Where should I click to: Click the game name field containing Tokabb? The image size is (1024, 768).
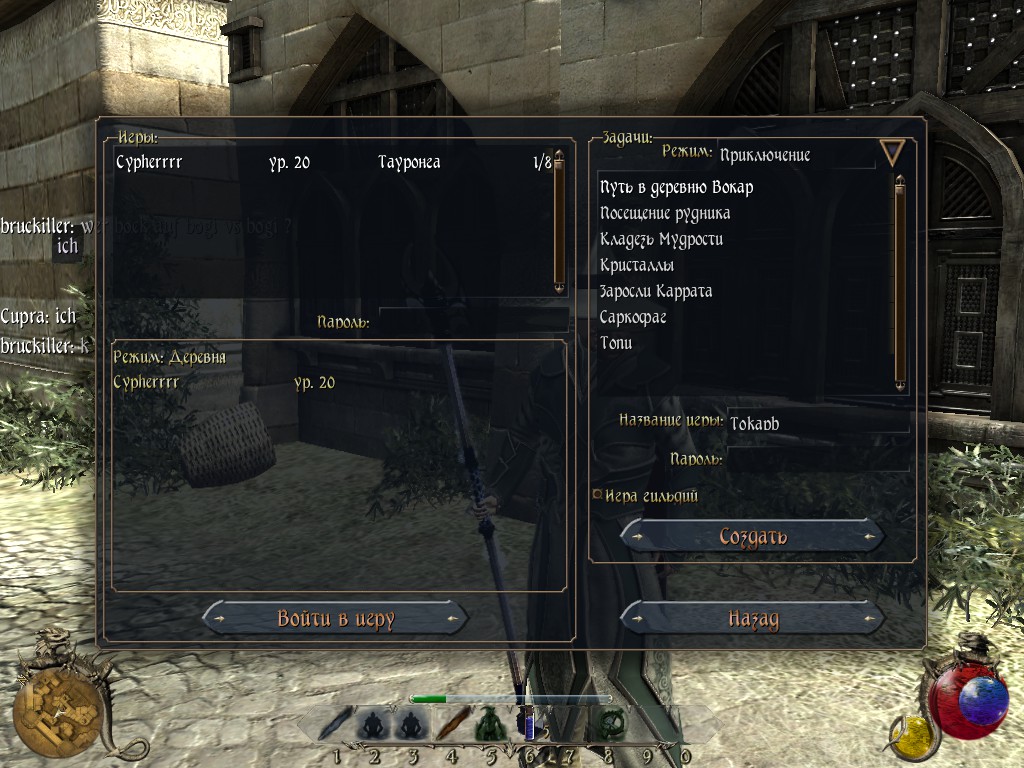point(818,423)
